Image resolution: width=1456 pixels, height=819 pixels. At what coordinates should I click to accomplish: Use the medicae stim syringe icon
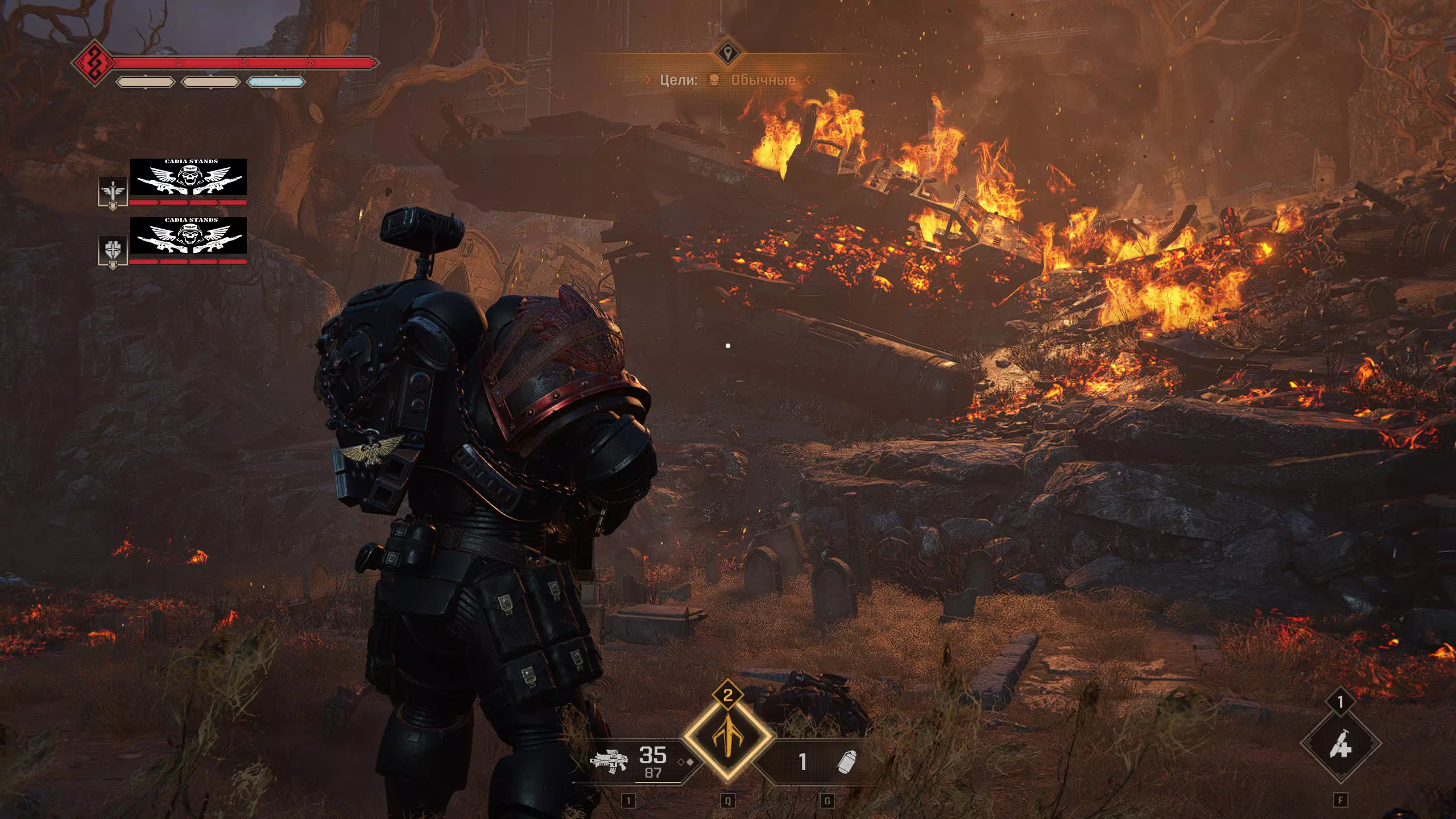coord(1341,743)
